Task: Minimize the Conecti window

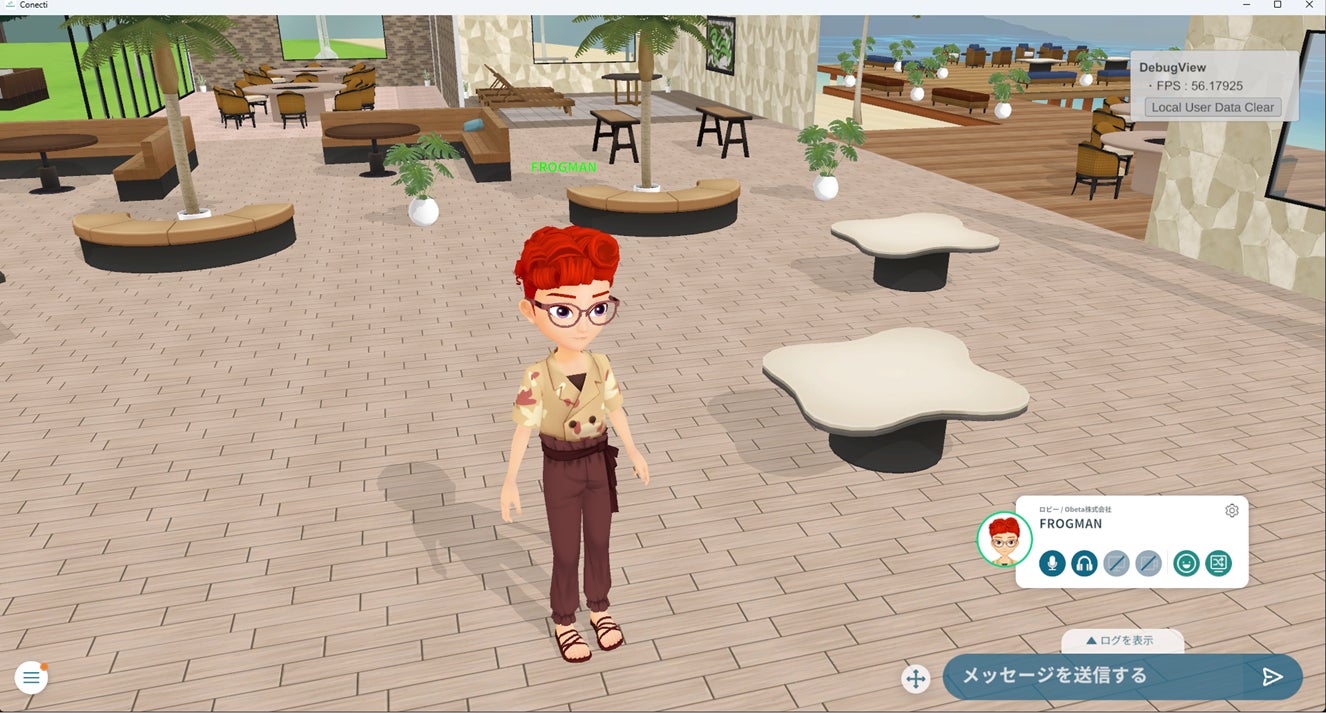Action: pos(1246,5)
